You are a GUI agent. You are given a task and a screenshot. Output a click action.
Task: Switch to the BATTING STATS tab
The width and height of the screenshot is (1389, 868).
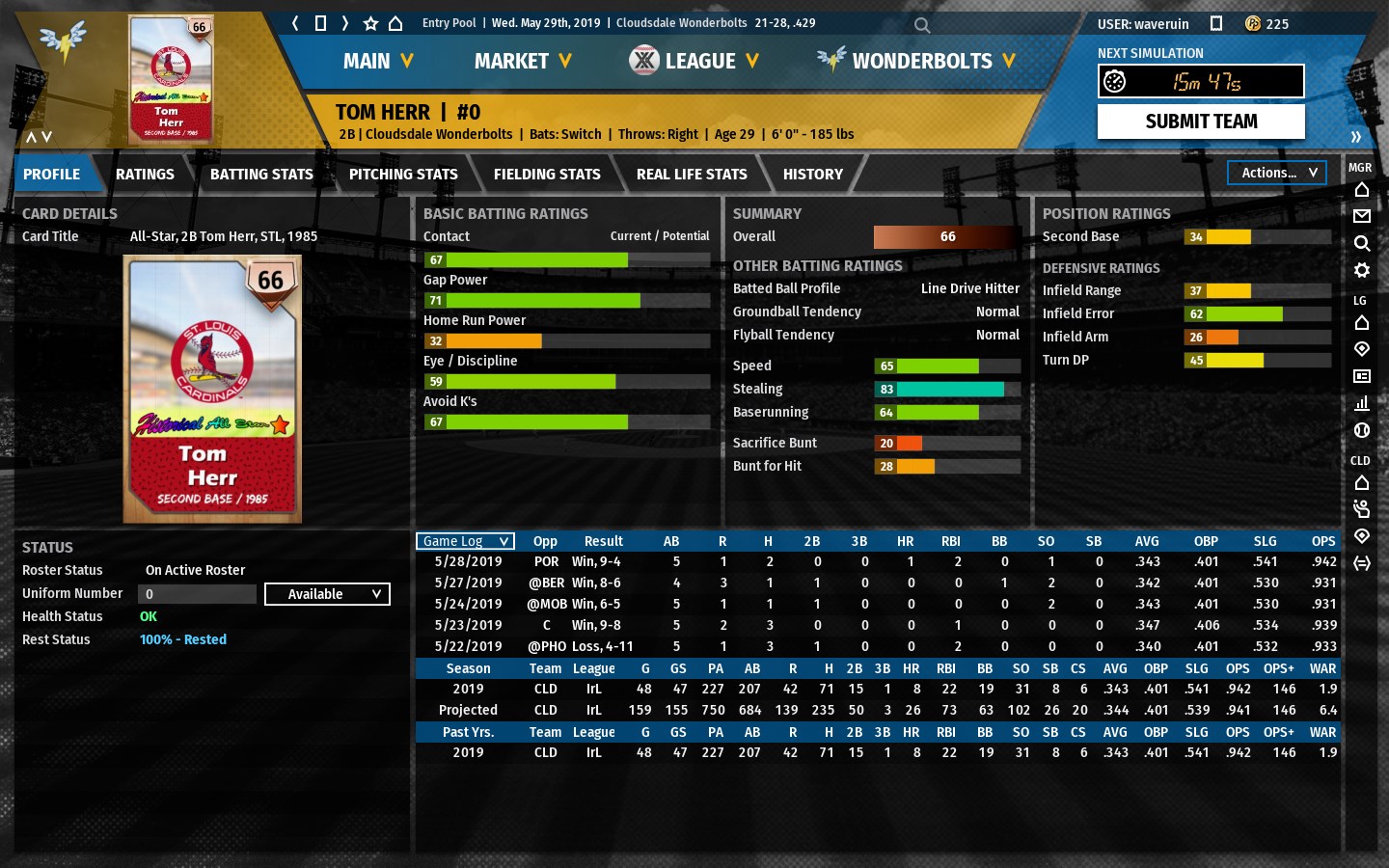(261, 174)
